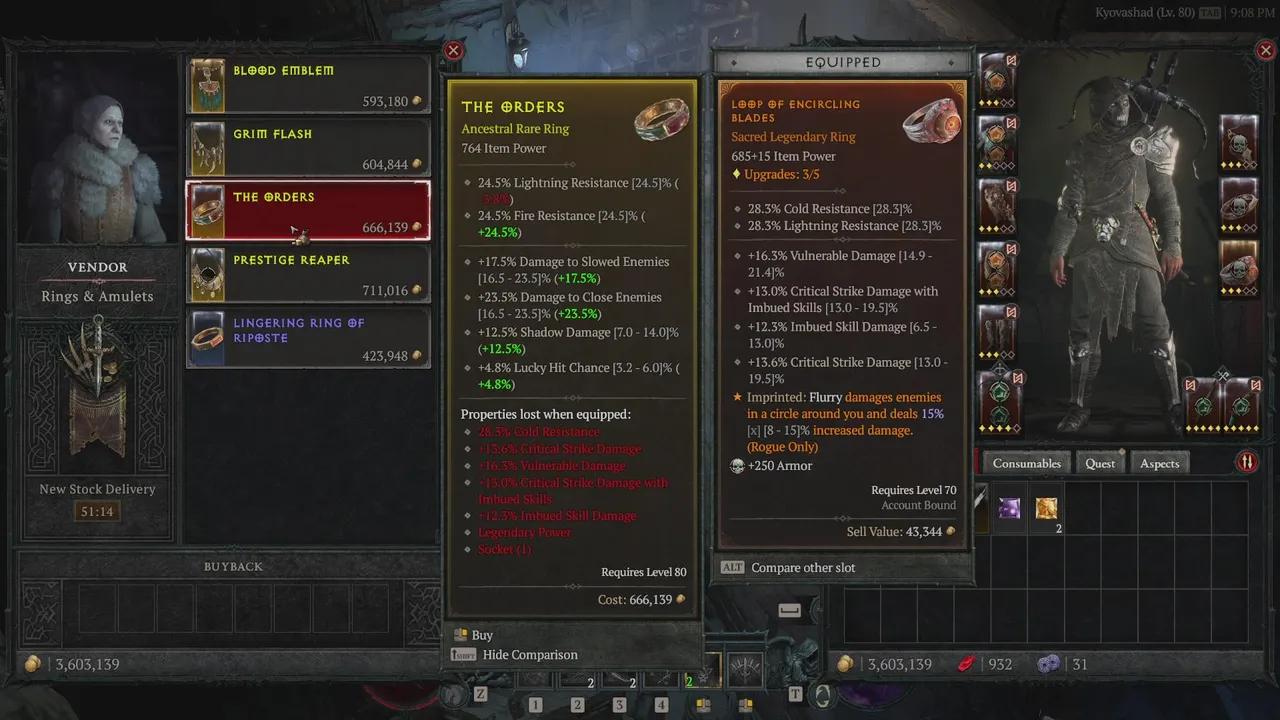Select the Blood Emblem vendor item
The image size is (1280, 720).
point(308,85)
